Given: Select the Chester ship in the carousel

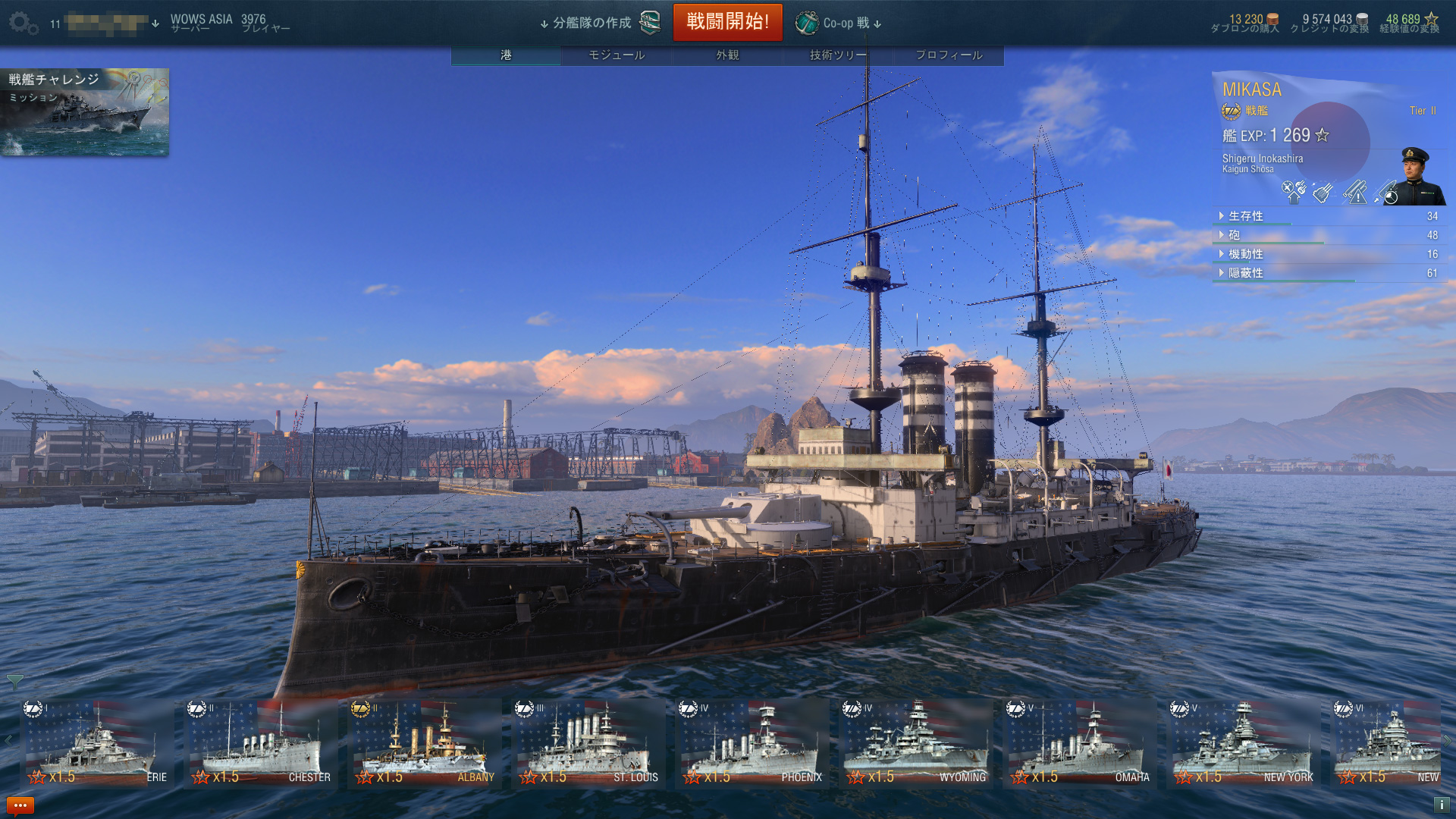Looking at the screenshot, I should tap(261, 745).
